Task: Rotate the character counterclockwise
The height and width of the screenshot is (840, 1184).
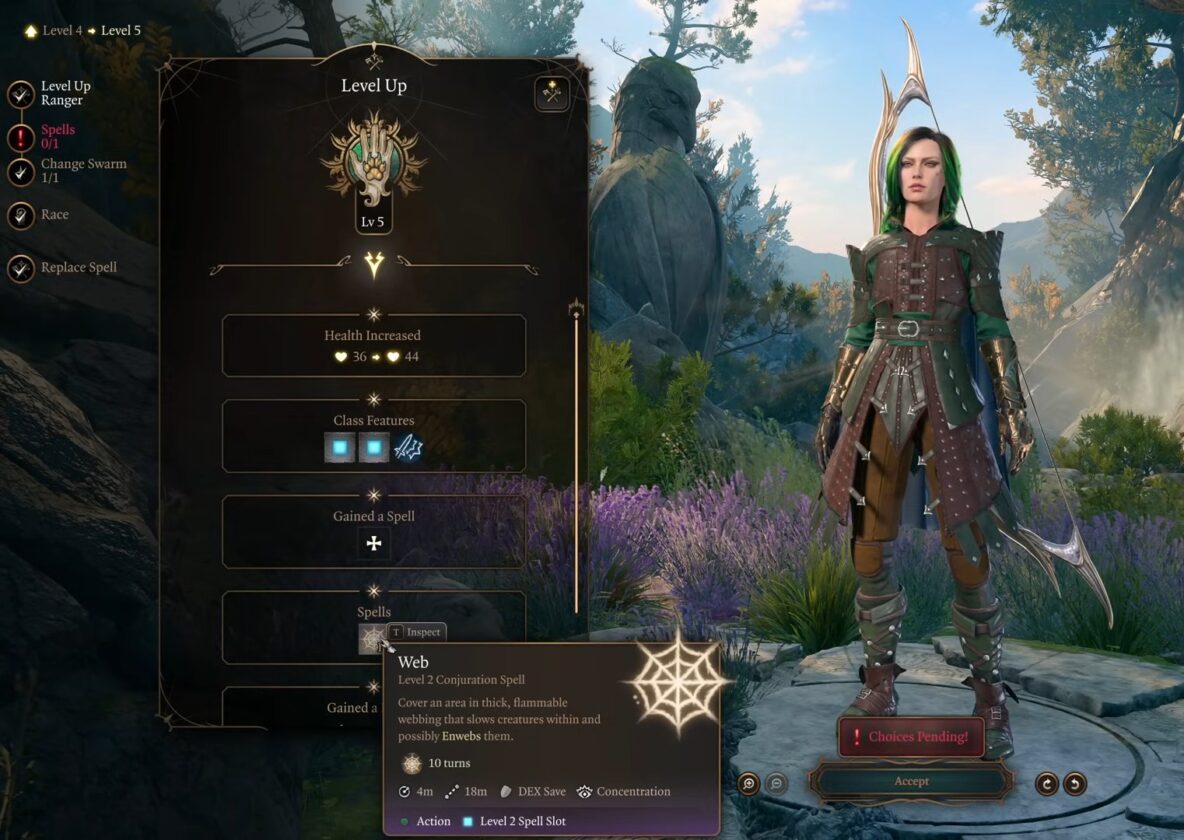Action: [x=1074, y=783]
